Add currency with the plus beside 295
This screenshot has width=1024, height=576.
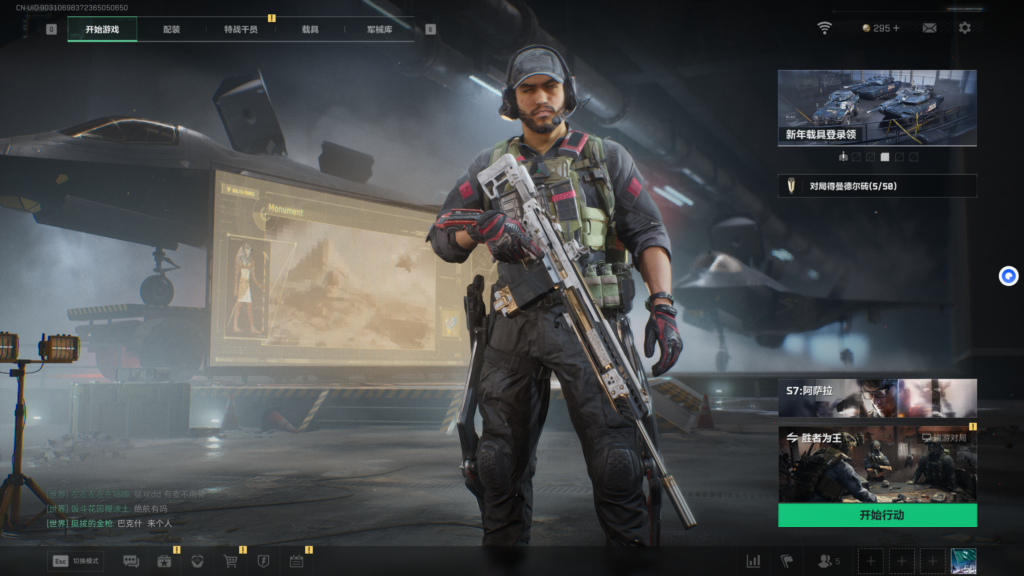click(x=896, y=28)
